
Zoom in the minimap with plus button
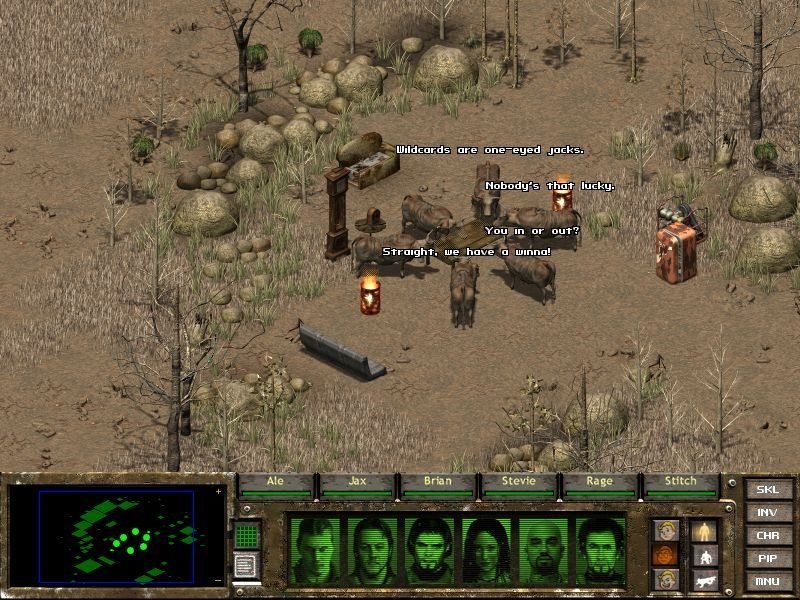(218, 492)
